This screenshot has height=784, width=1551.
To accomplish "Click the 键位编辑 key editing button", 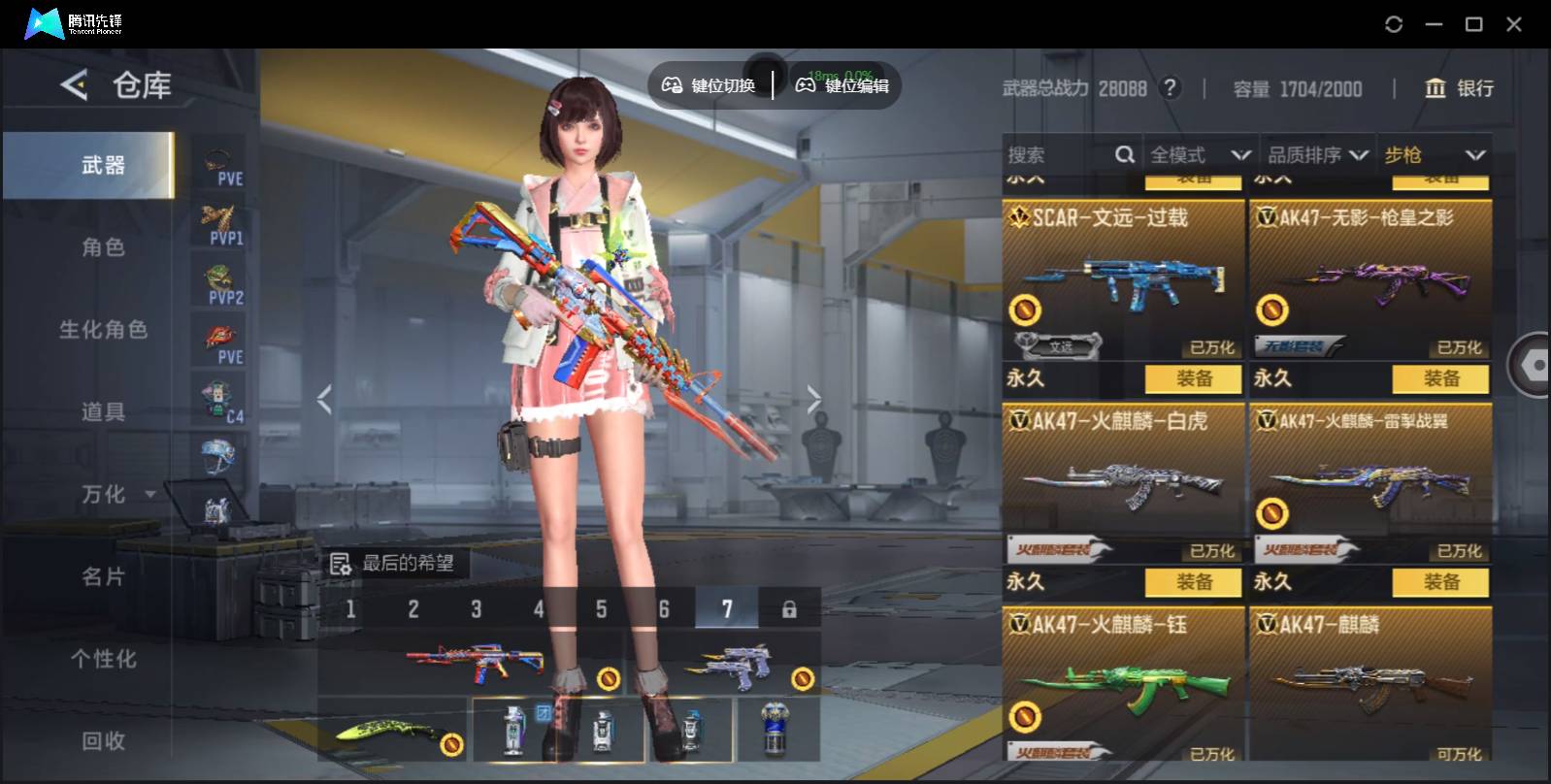I will click(x=843, y=85).
